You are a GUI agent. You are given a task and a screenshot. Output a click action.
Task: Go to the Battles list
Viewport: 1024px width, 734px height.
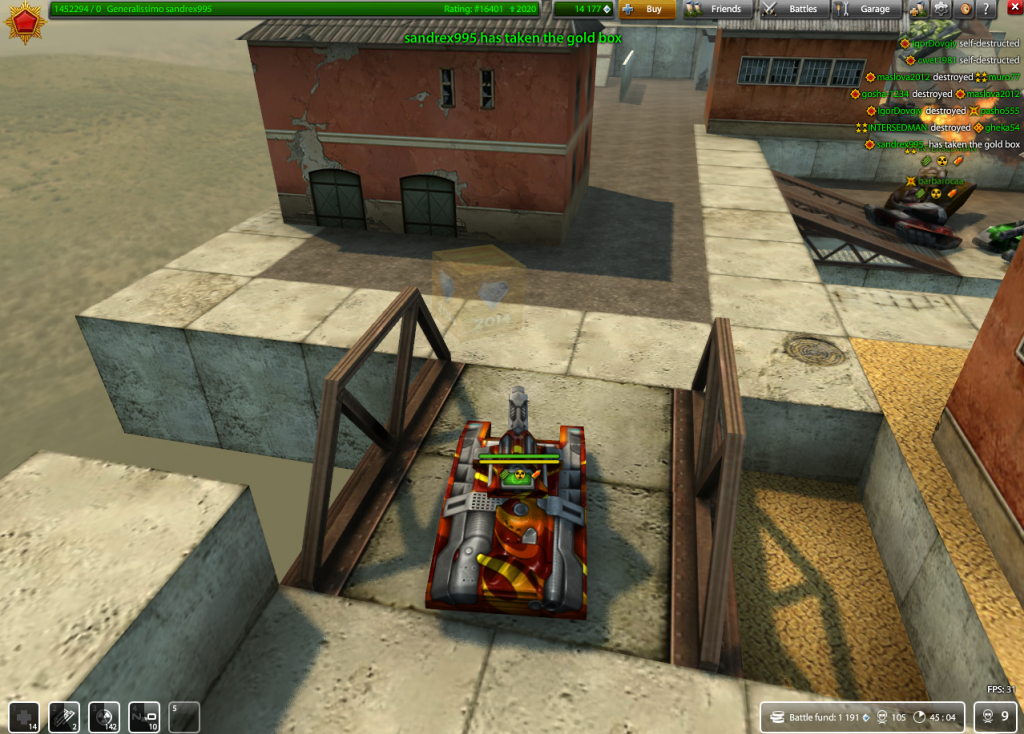pyautogui.click(x=791, y=9)
